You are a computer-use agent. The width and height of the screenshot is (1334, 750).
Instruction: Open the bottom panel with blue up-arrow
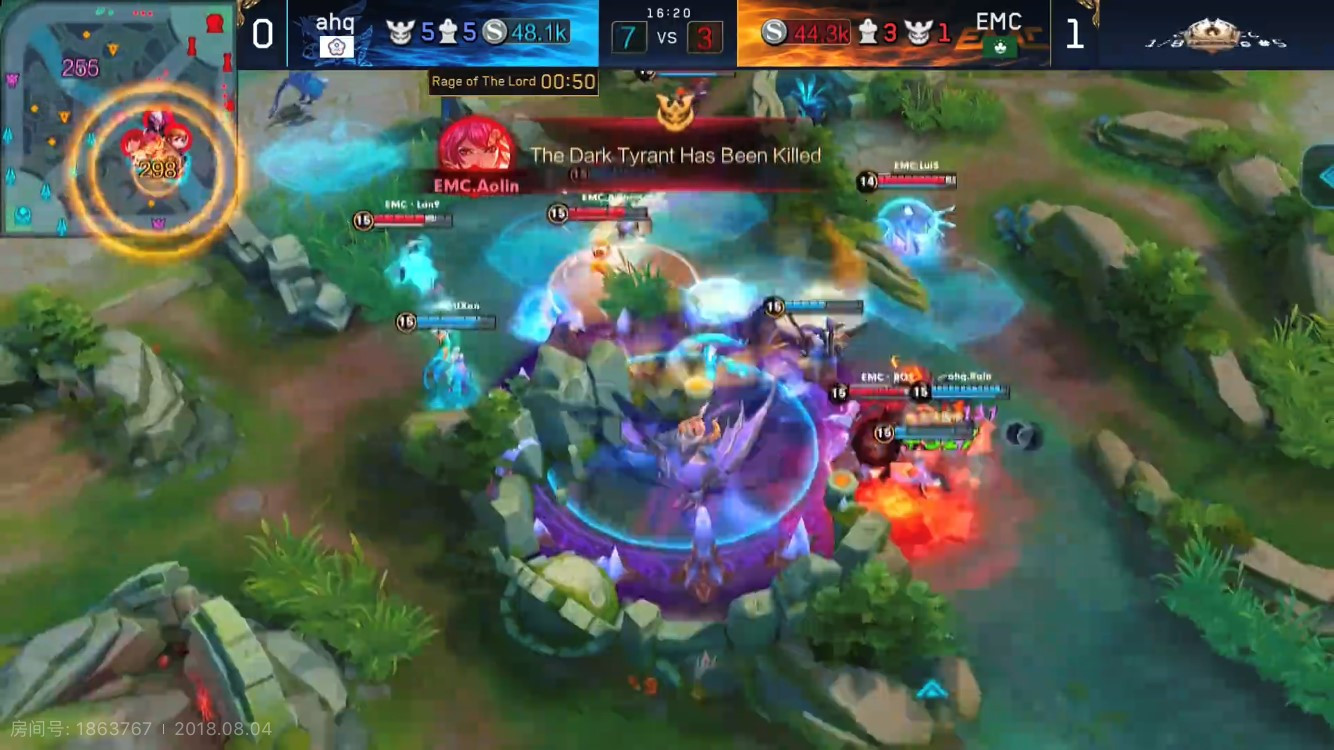932,689
